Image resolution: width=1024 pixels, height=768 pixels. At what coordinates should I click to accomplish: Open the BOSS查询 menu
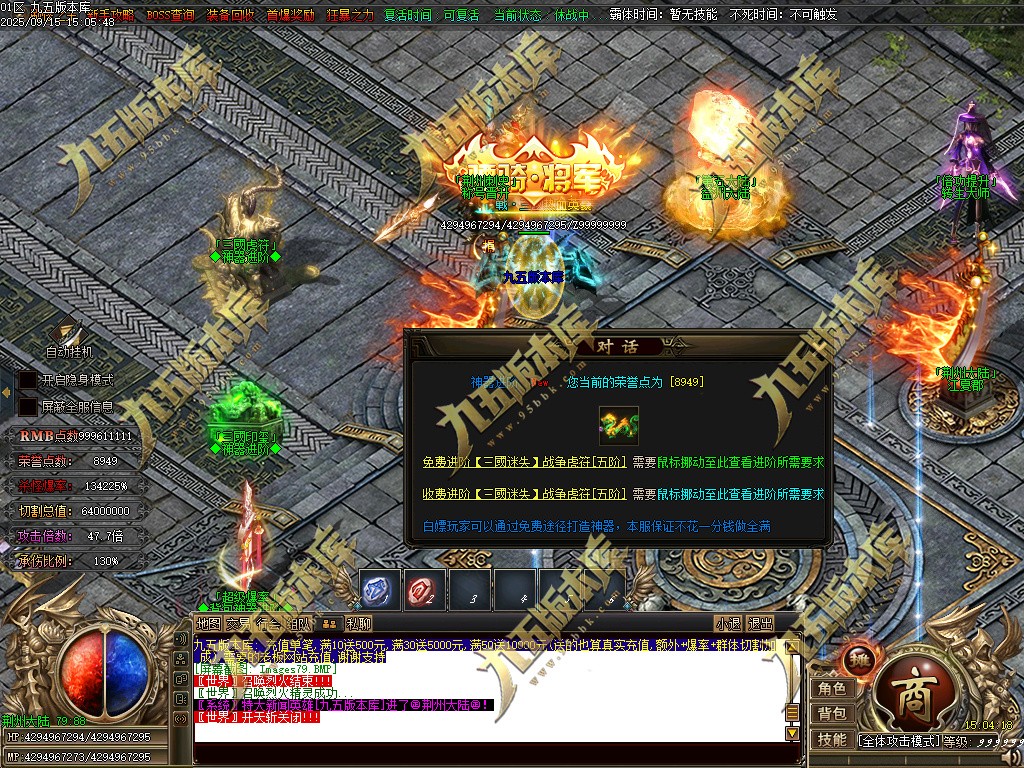170,15
